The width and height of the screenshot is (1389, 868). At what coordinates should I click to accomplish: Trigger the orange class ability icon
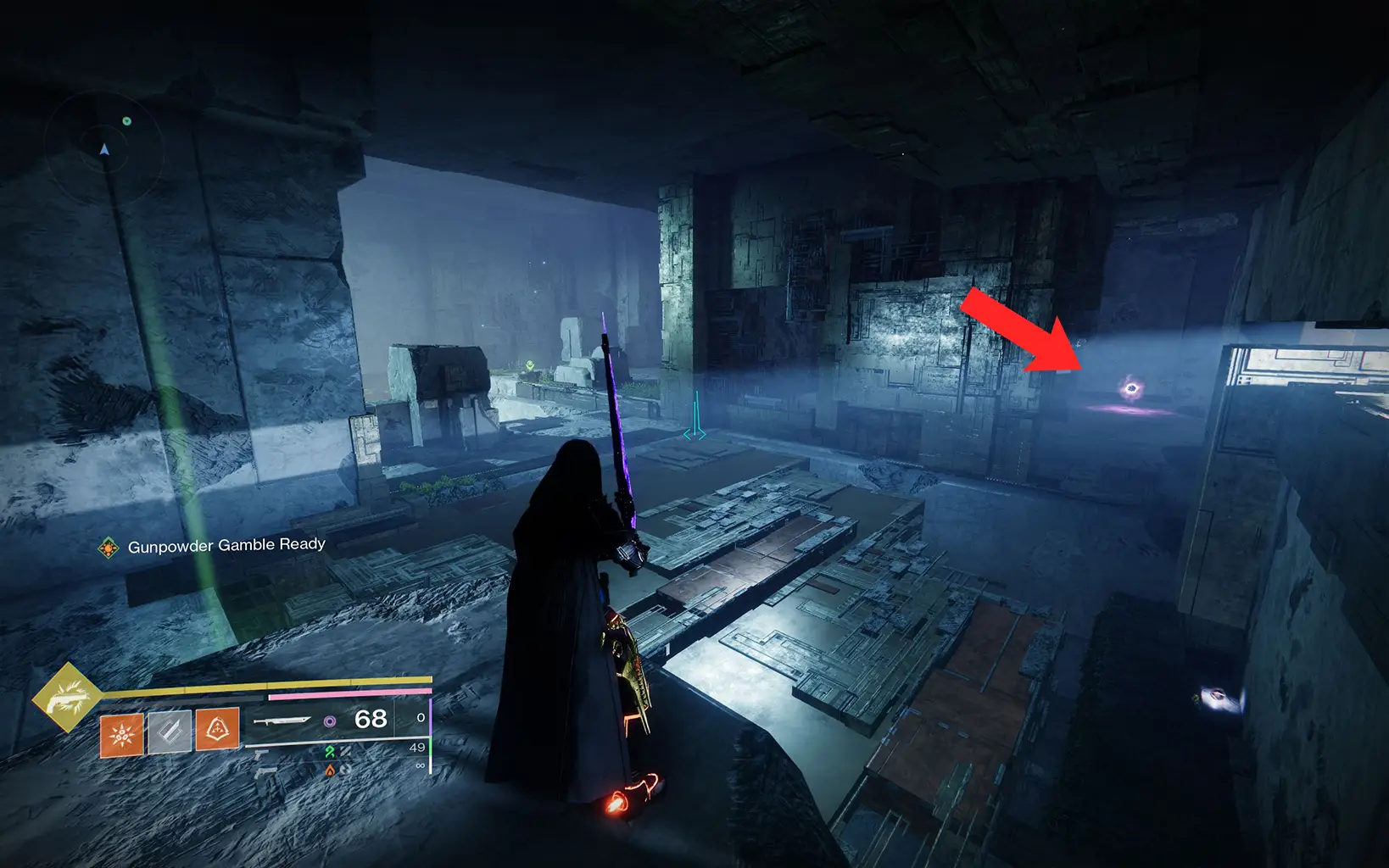[x=217, y=729]
